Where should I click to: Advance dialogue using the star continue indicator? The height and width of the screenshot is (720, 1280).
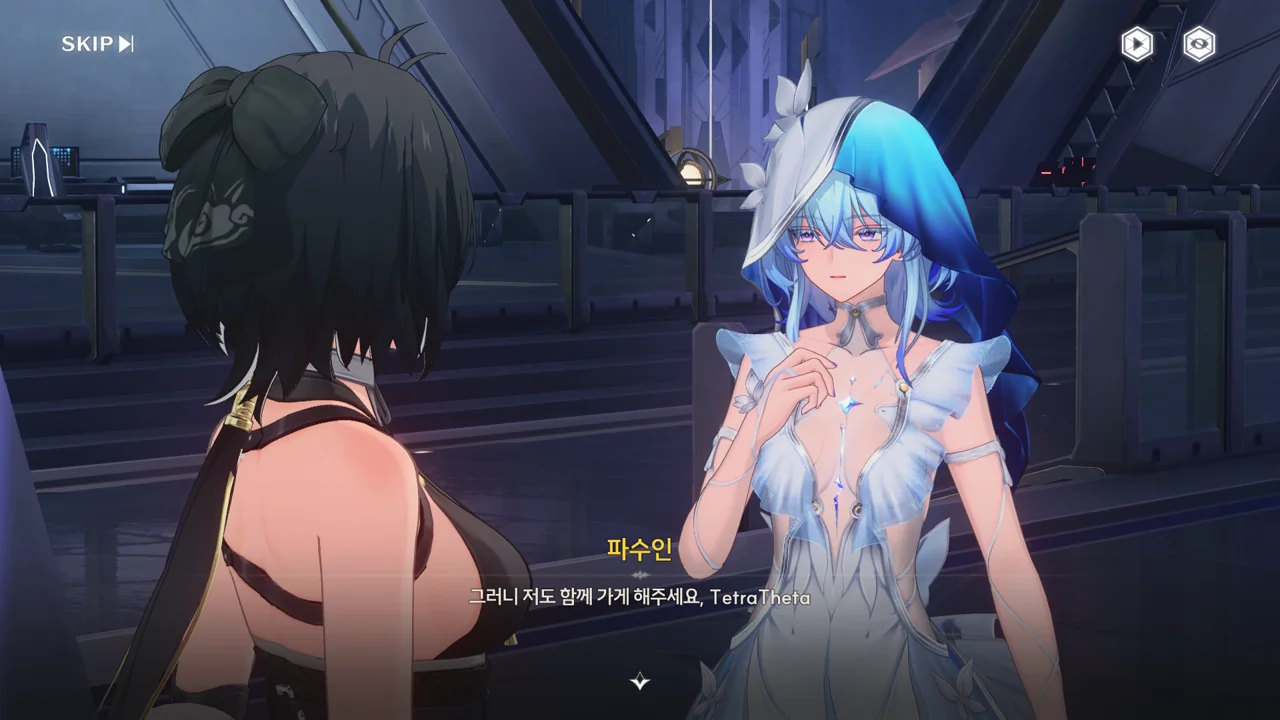point(640,682)
